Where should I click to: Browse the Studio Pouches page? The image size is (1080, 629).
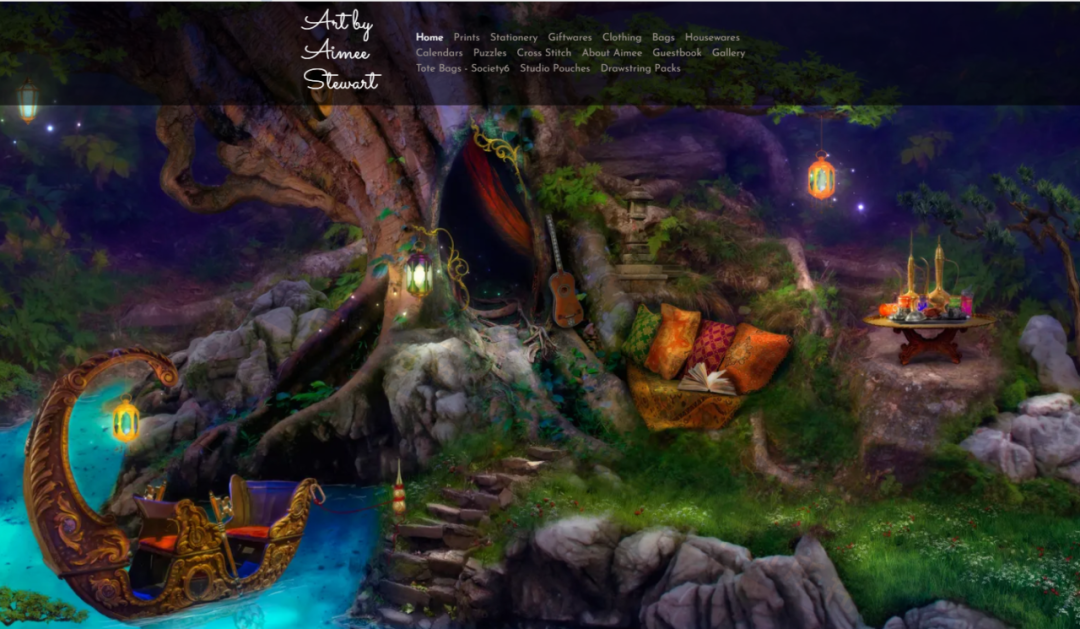coord(554,69)
